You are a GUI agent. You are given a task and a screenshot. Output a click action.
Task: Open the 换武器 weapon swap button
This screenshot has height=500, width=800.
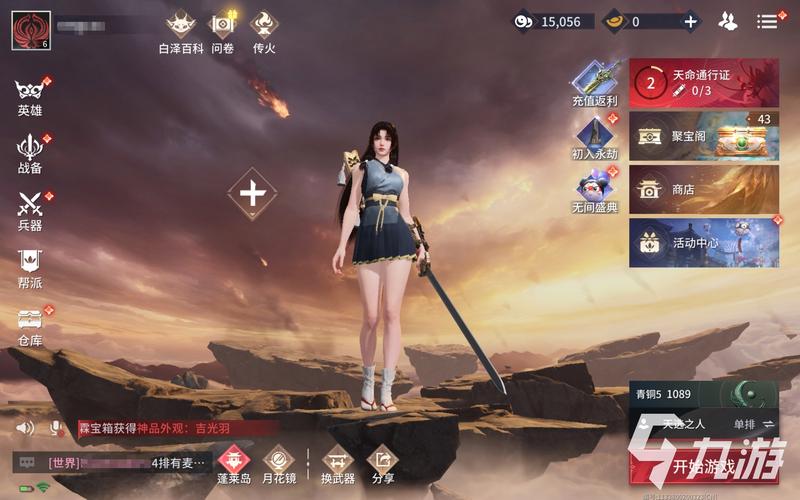point(337,464)
